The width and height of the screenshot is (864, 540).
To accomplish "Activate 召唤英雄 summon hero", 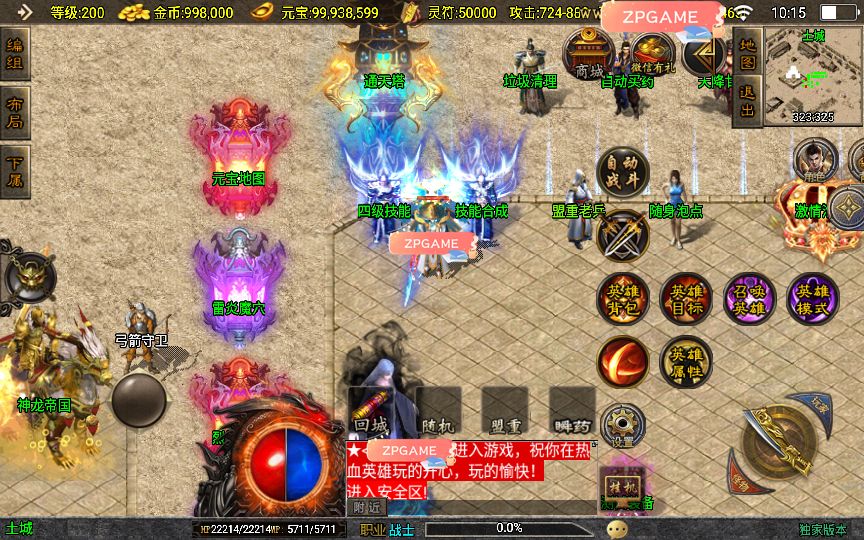I will [750, 299].
